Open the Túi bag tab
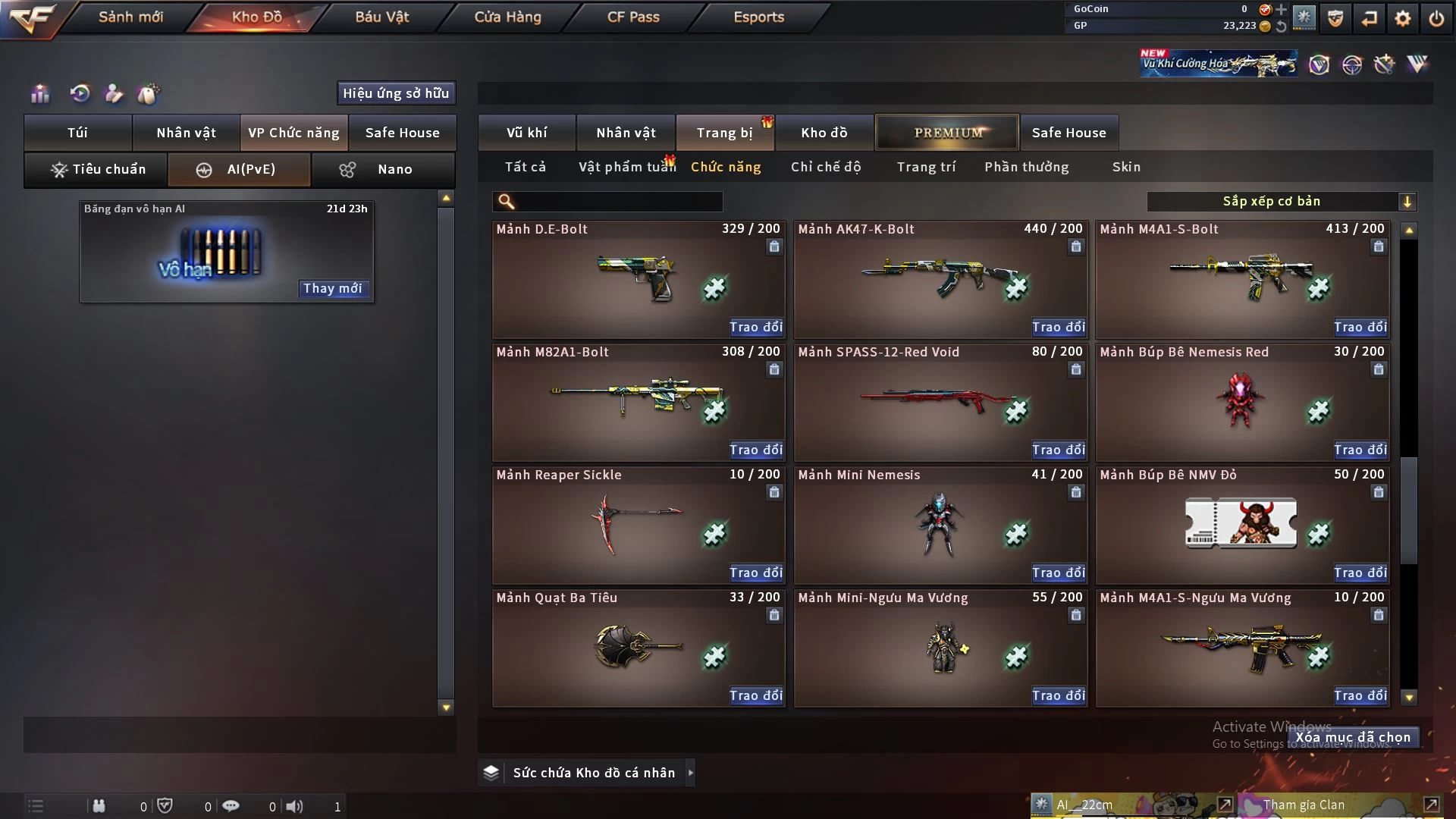 77,133
